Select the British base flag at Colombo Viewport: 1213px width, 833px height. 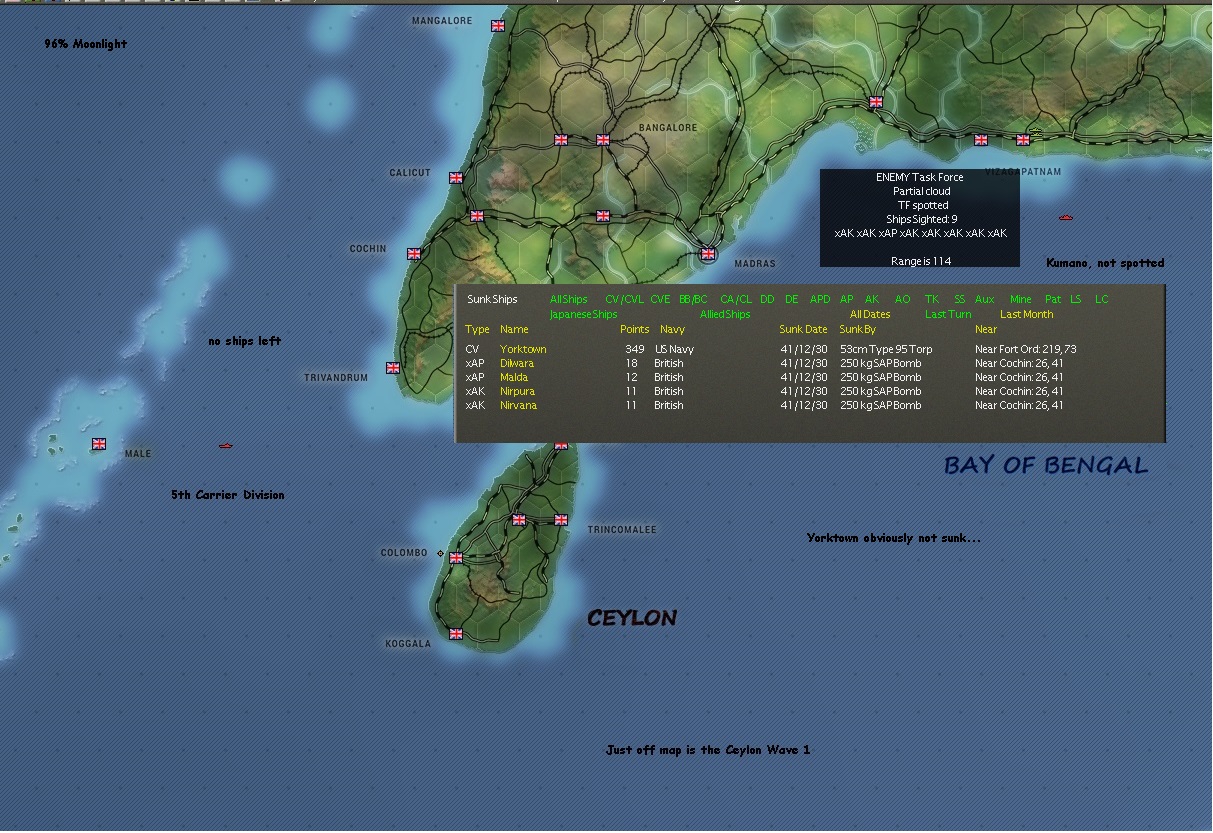[456, 558]
